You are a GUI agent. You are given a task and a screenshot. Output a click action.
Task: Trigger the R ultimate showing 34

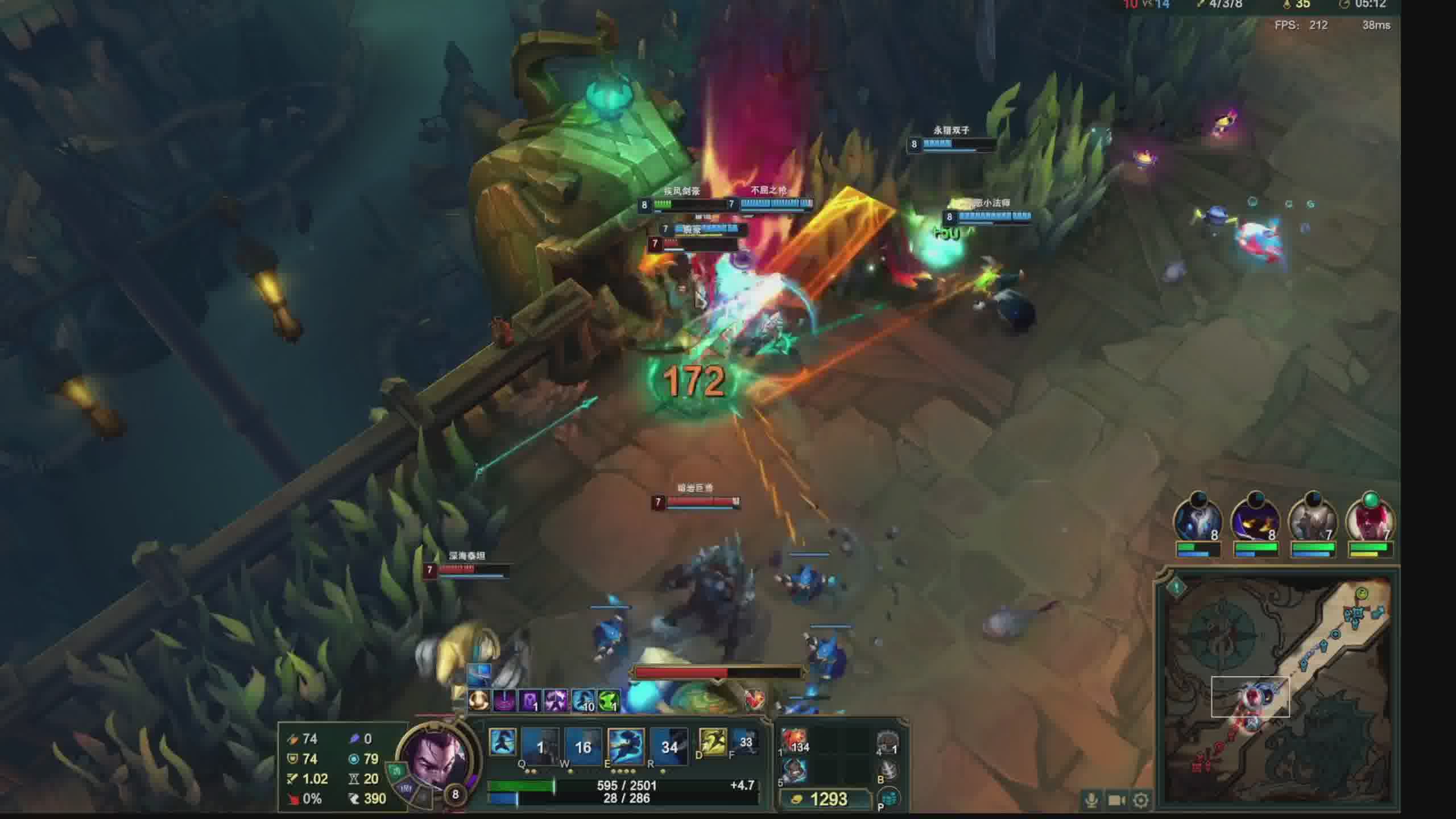click(669, 746)
